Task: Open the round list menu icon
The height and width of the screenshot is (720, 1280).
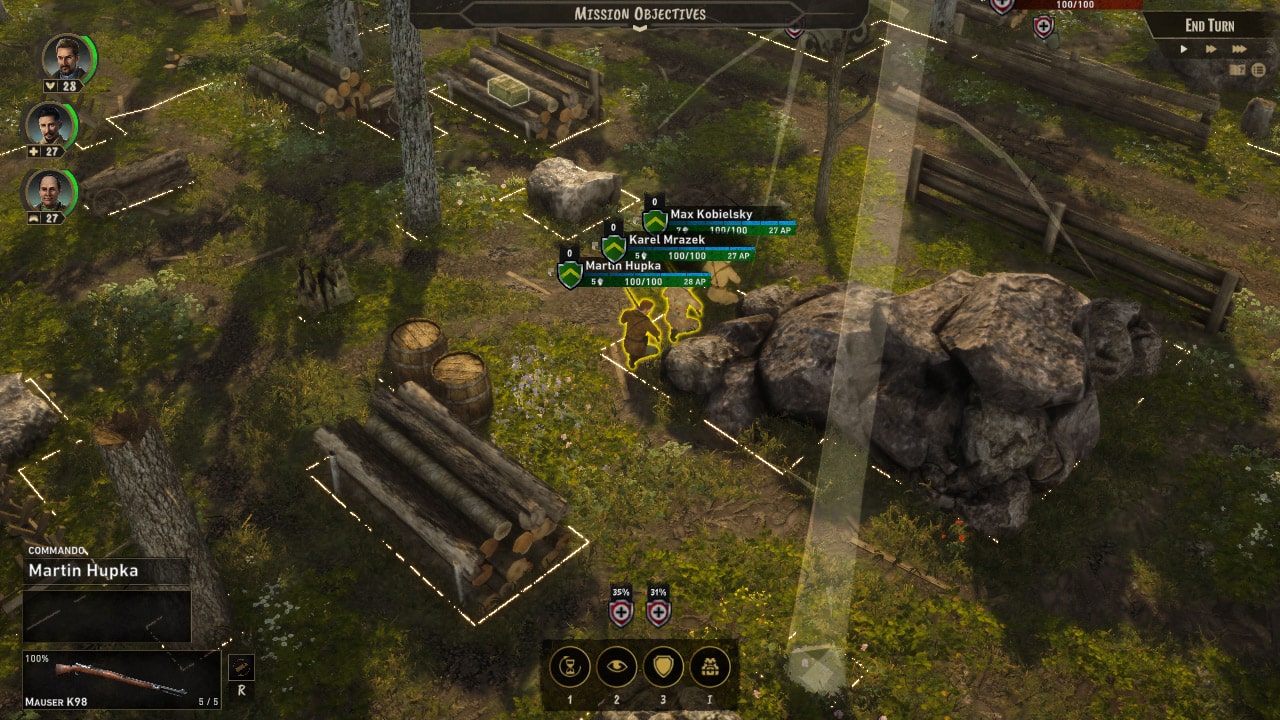Action: coord(1258,70)
